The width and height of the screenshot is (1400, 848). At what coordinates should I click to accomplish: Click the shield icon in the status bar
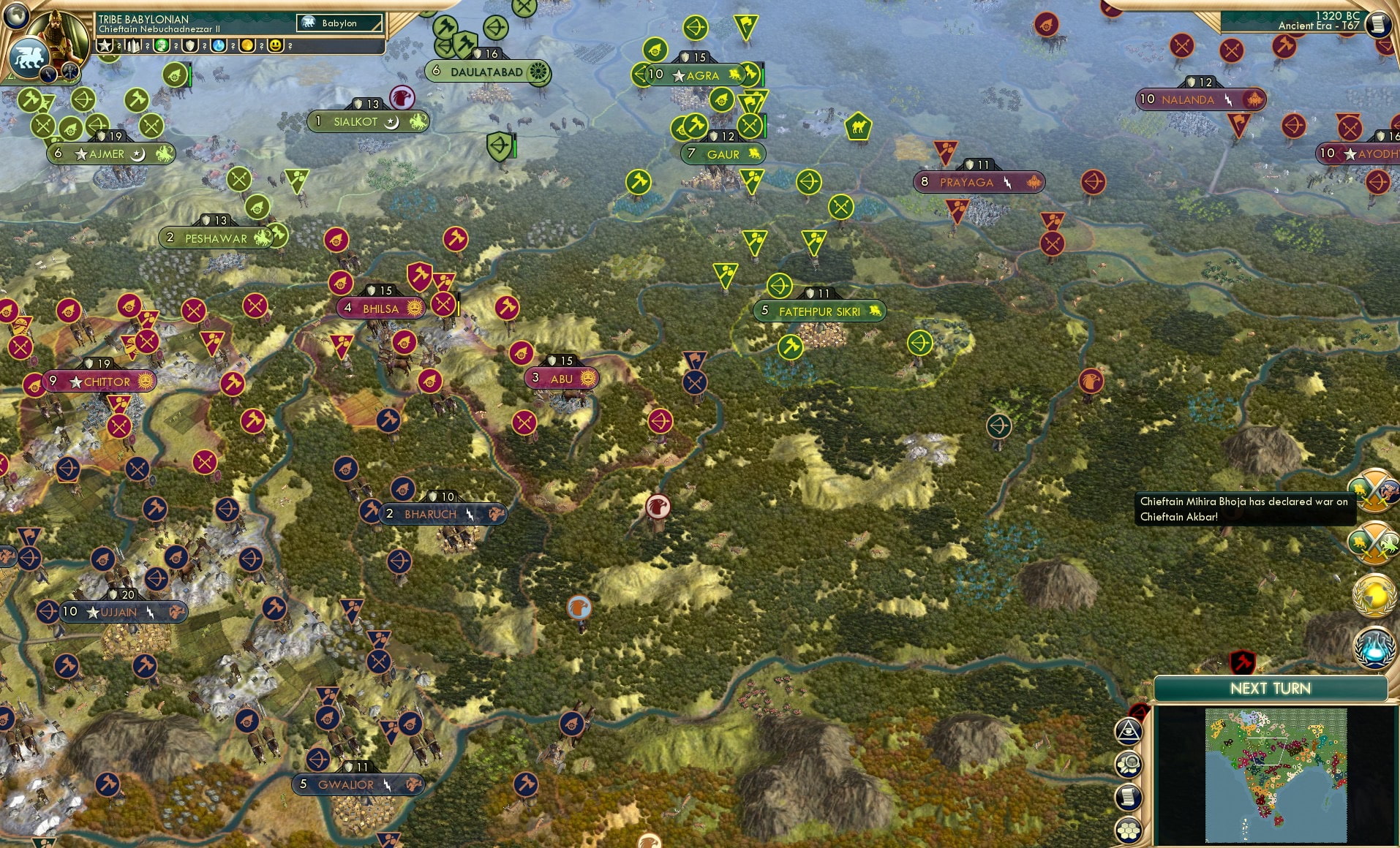189,45
